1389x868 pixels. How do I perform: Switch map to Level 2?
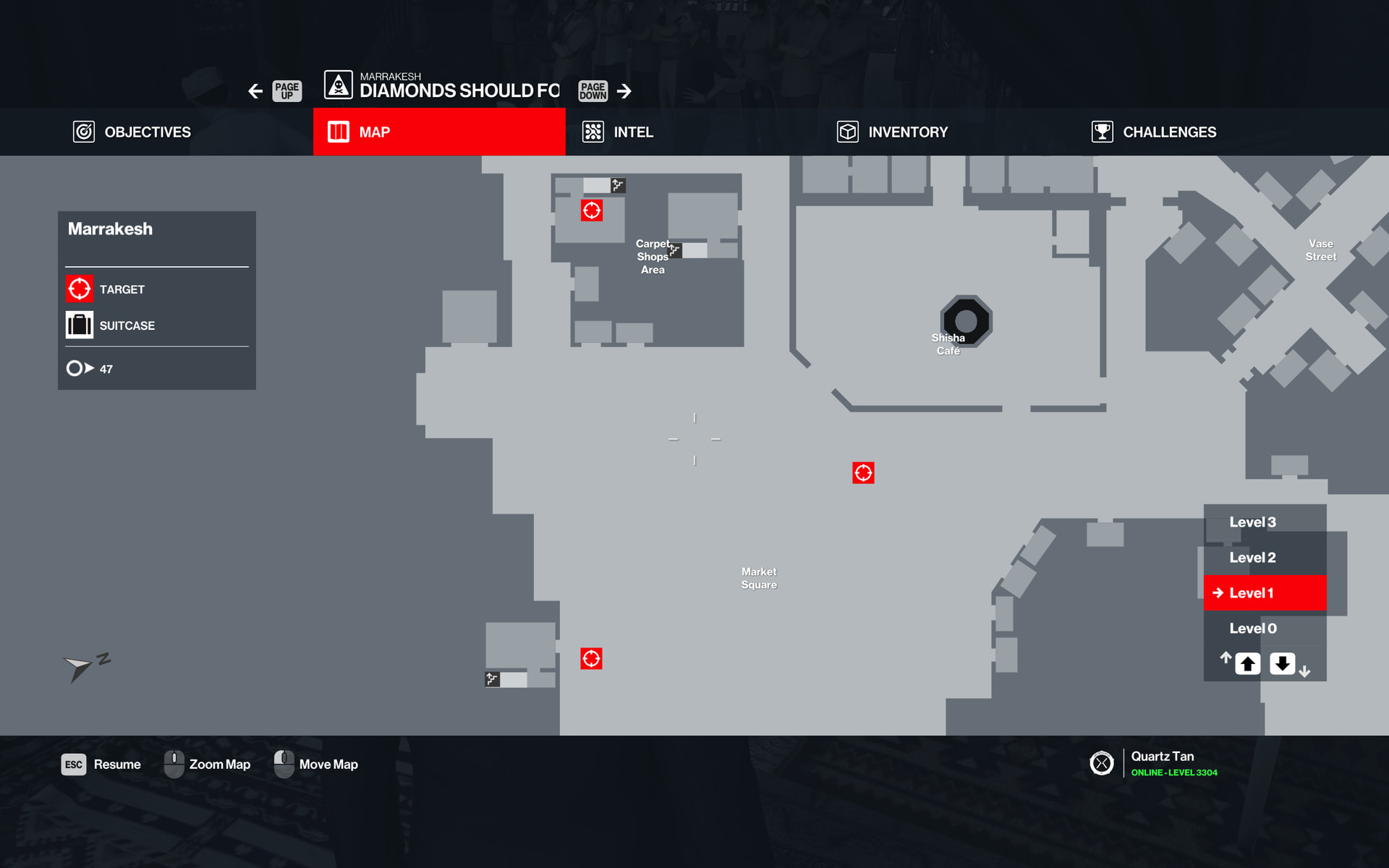pos(1252,558)
